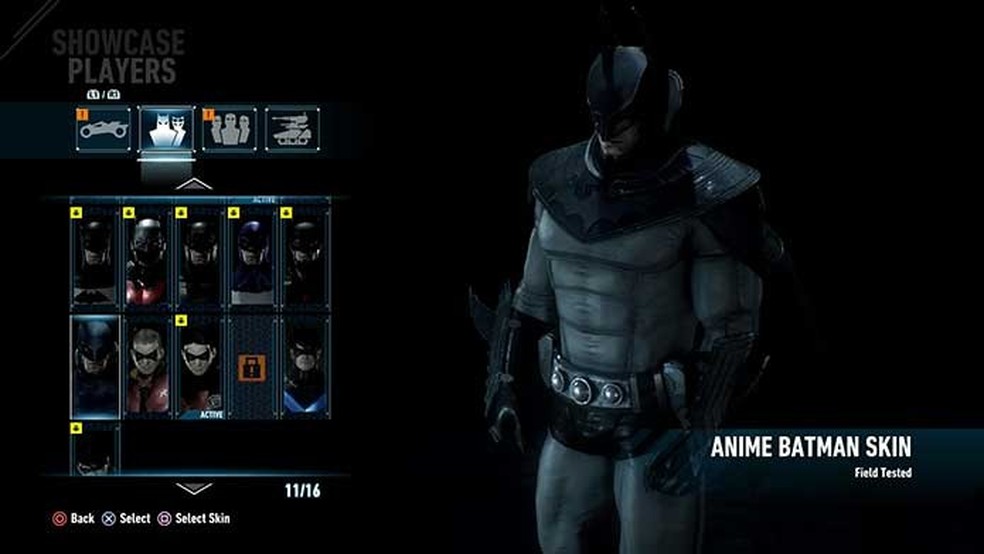The width and height of the screenshot is (984, 554).
Task: Select the Batman and Robin characters tab
Action: [167, 129]
